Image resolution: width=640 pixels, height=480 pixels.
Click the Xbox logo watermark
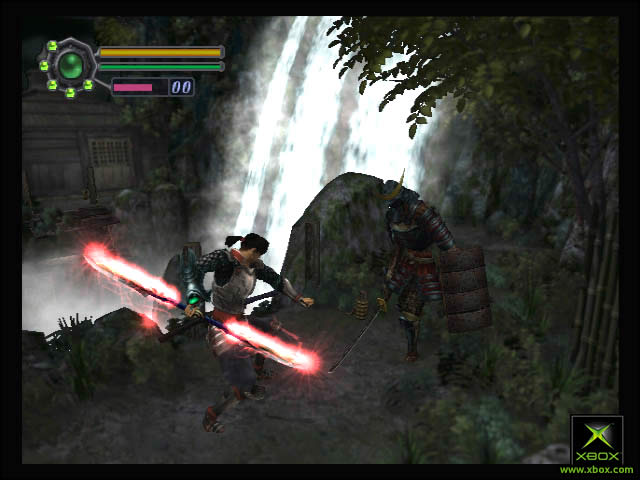pos(596,440)
